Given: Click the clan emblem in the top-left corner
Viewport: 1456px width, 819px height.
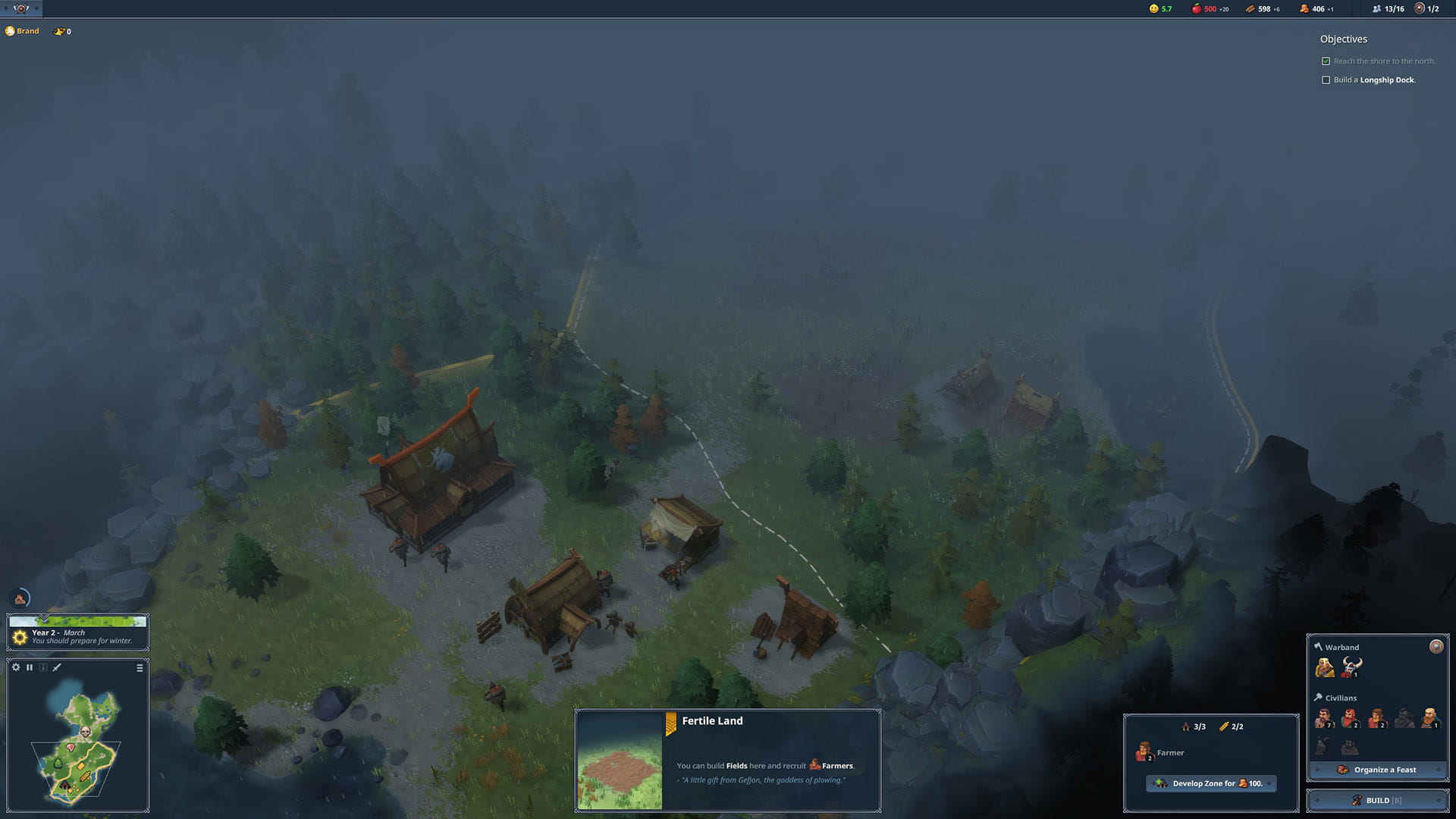Looking at the screenshot, I should click(21, 8).
